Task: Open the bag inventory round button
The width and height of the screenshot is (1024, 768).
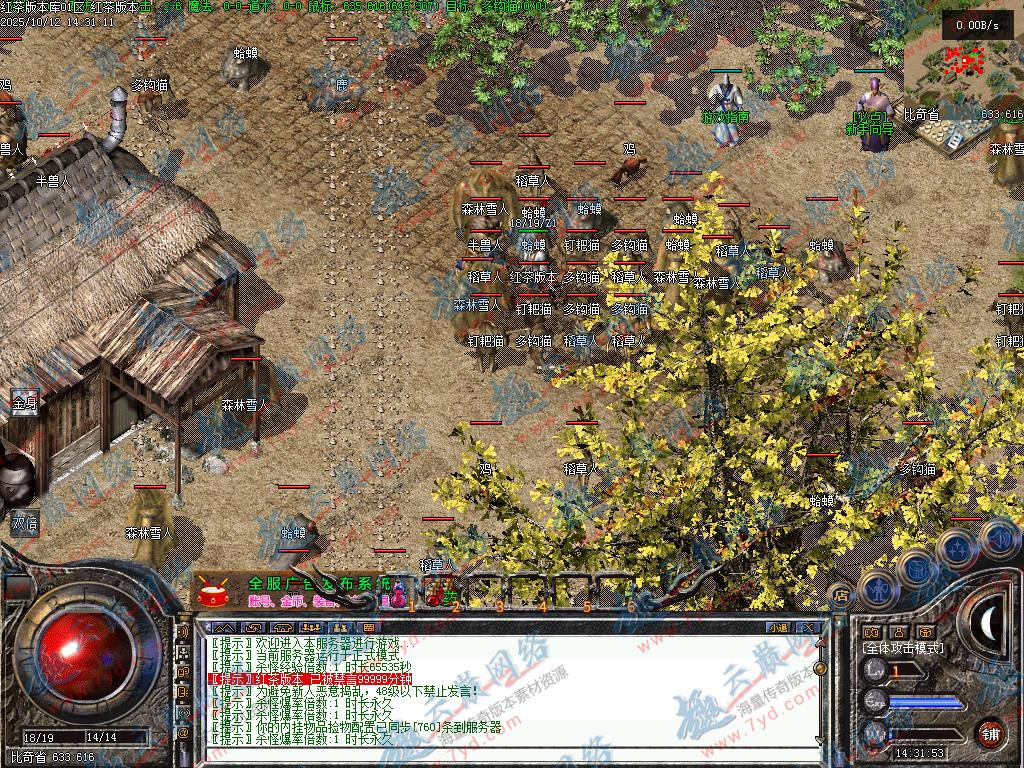Action: coord(918,567)
